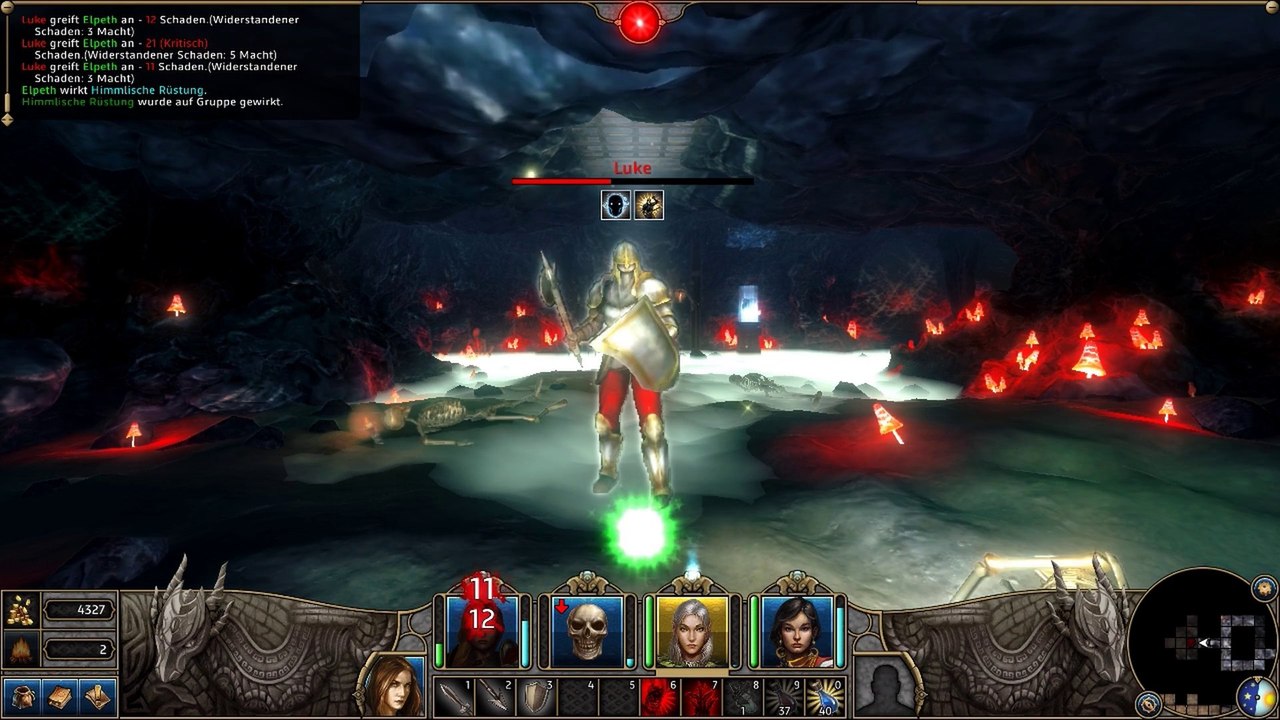Use the dark potion in slot 9
Screen dimensions: 1280x720
[x=783, y=697]
